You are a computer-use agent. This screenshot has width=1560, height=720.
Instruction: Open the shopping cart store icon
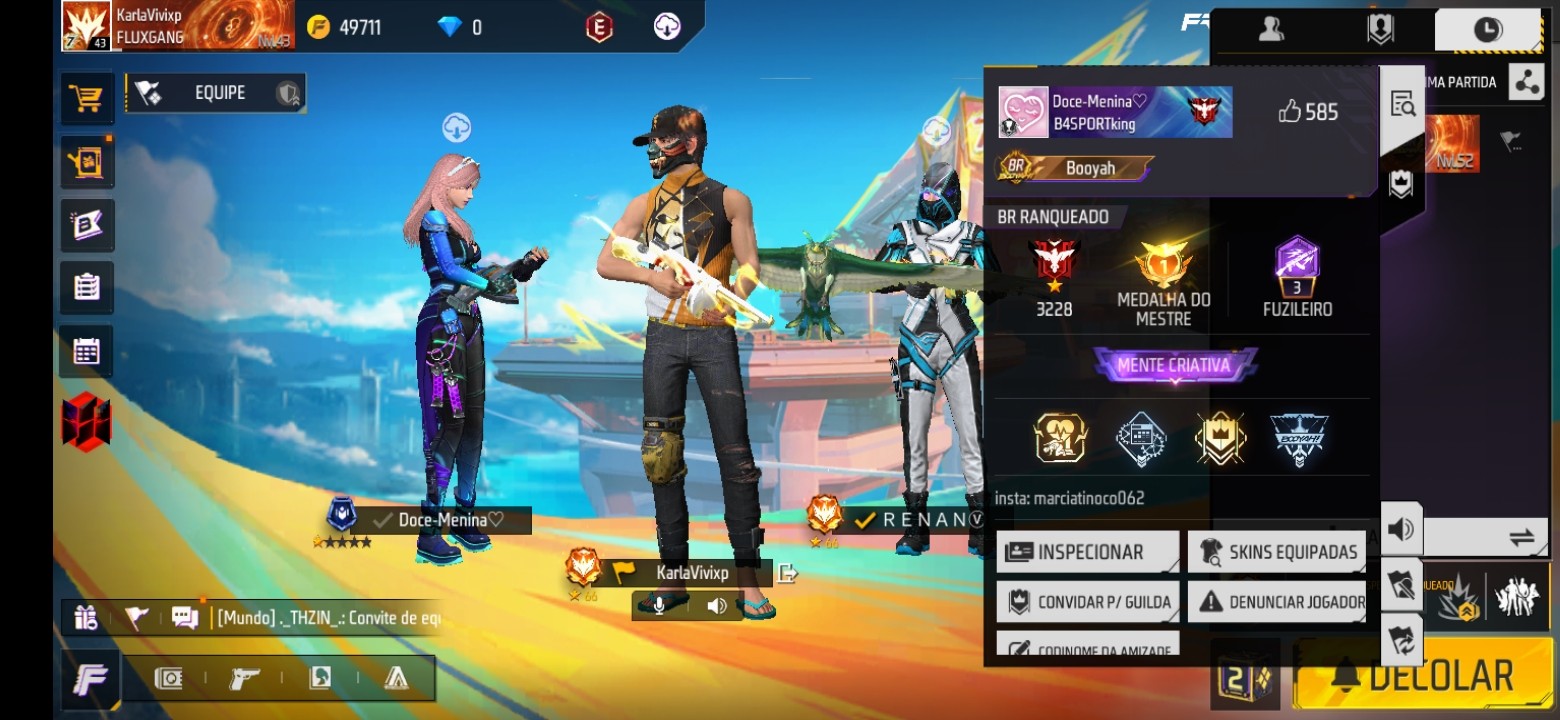coord(86,98)
